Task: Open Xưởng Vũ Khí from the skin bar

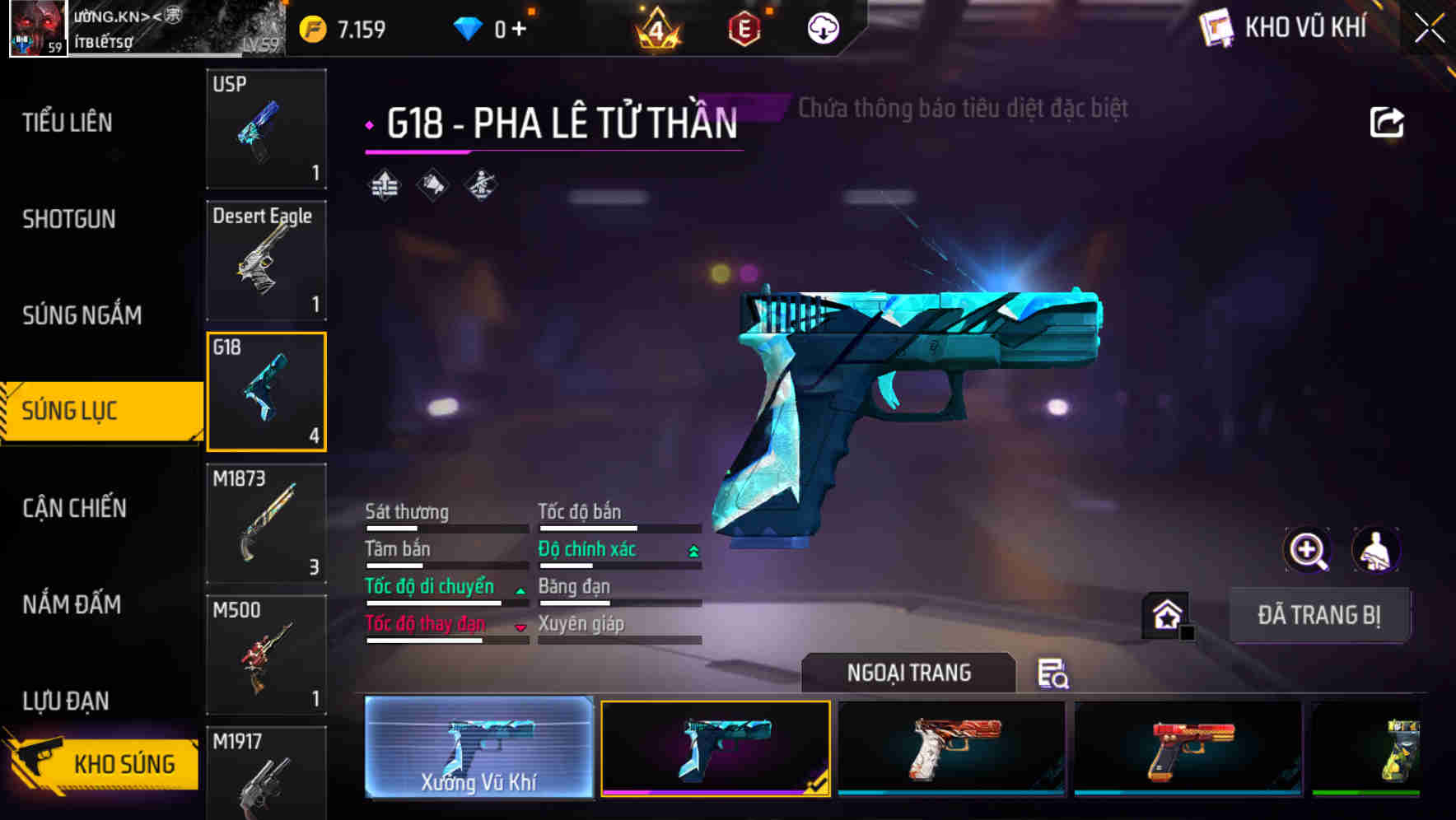Action: point(478,748)
